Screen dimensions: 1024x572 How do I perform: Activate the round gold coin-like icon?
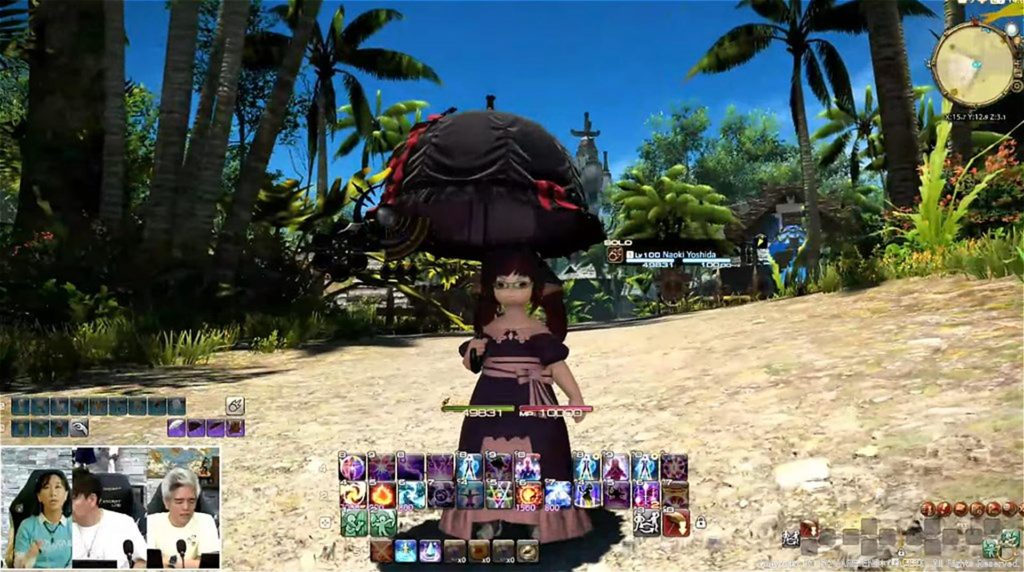[527, 550]
